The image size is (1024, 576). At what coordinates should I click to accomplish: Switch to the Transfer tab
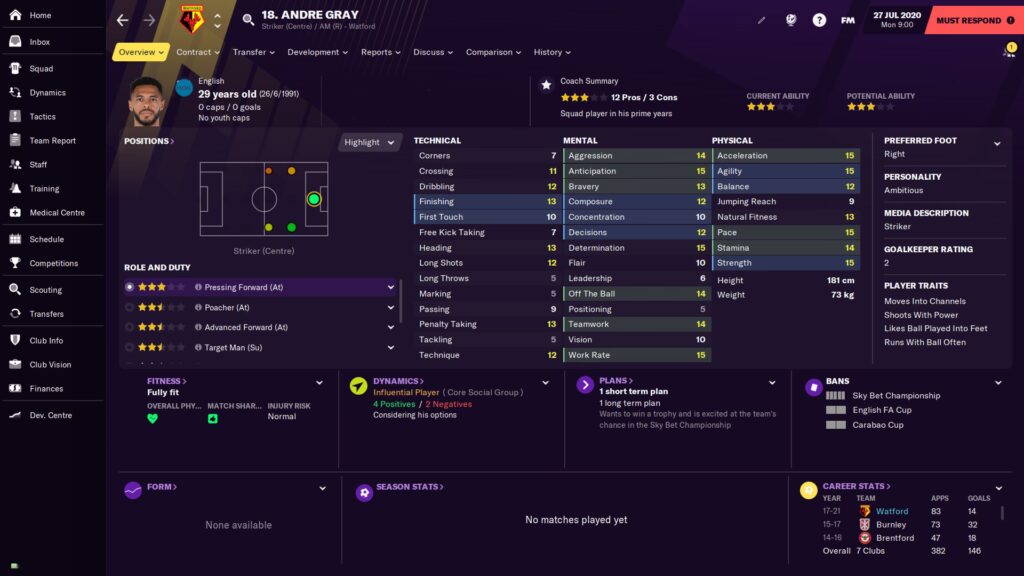[x=254, y=52]
